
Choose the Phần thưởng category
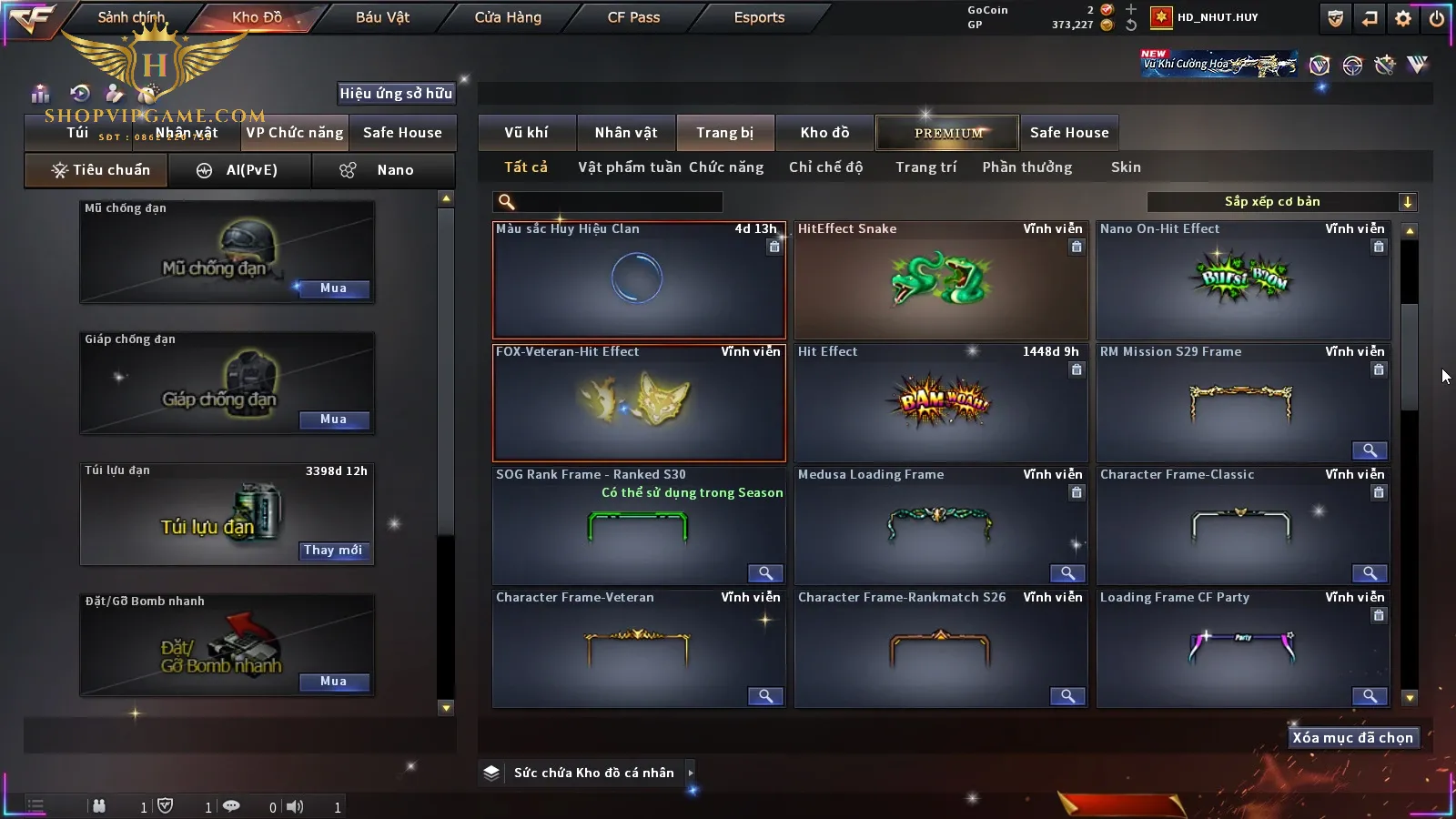(1026, 167)
